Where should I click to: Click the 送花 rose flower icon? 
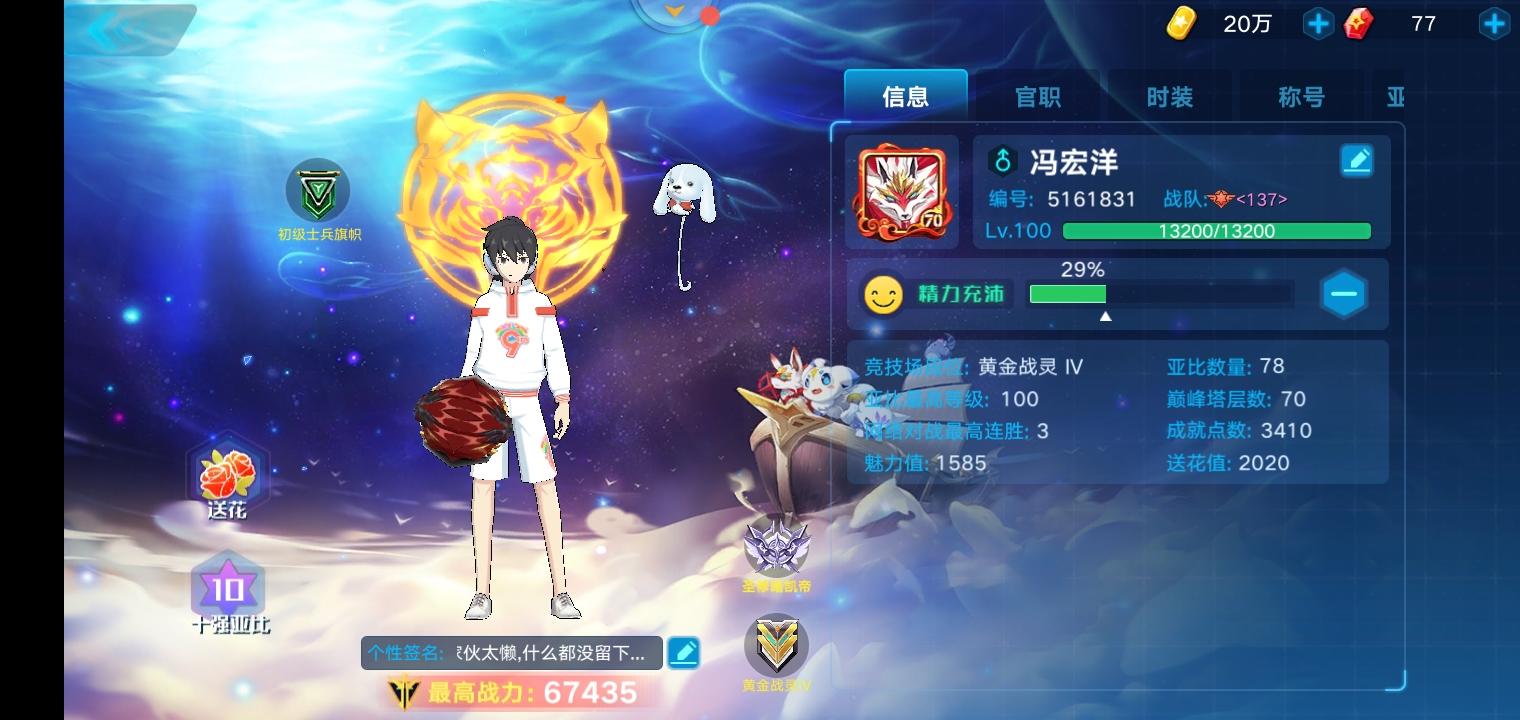click(x=227, y=470)
